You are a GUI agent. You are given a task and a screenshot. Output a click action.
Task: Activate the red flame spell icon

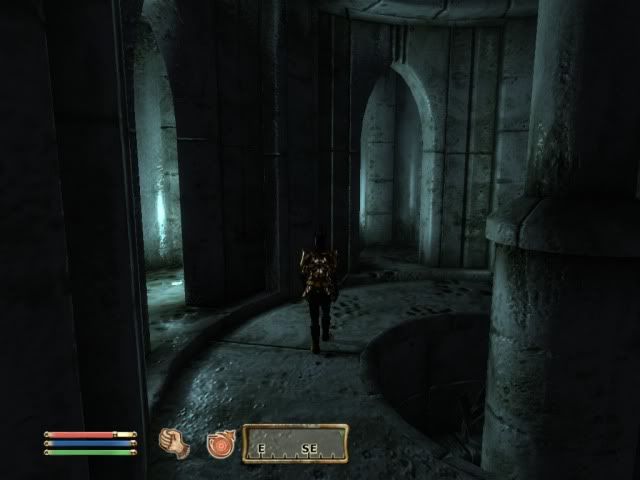(x=219, y=444)
